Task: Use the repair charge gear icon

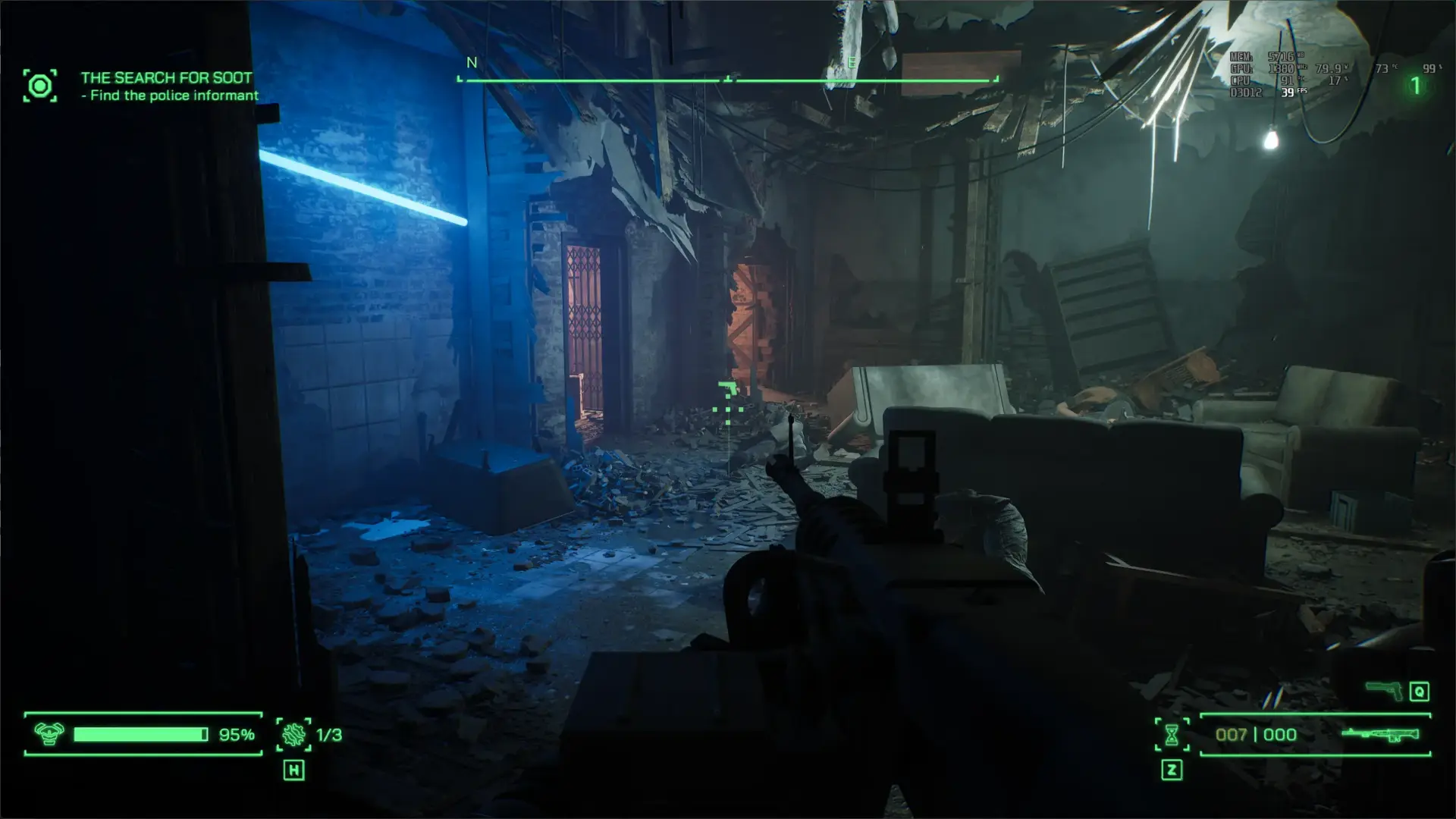Action: tap(293, 734)
